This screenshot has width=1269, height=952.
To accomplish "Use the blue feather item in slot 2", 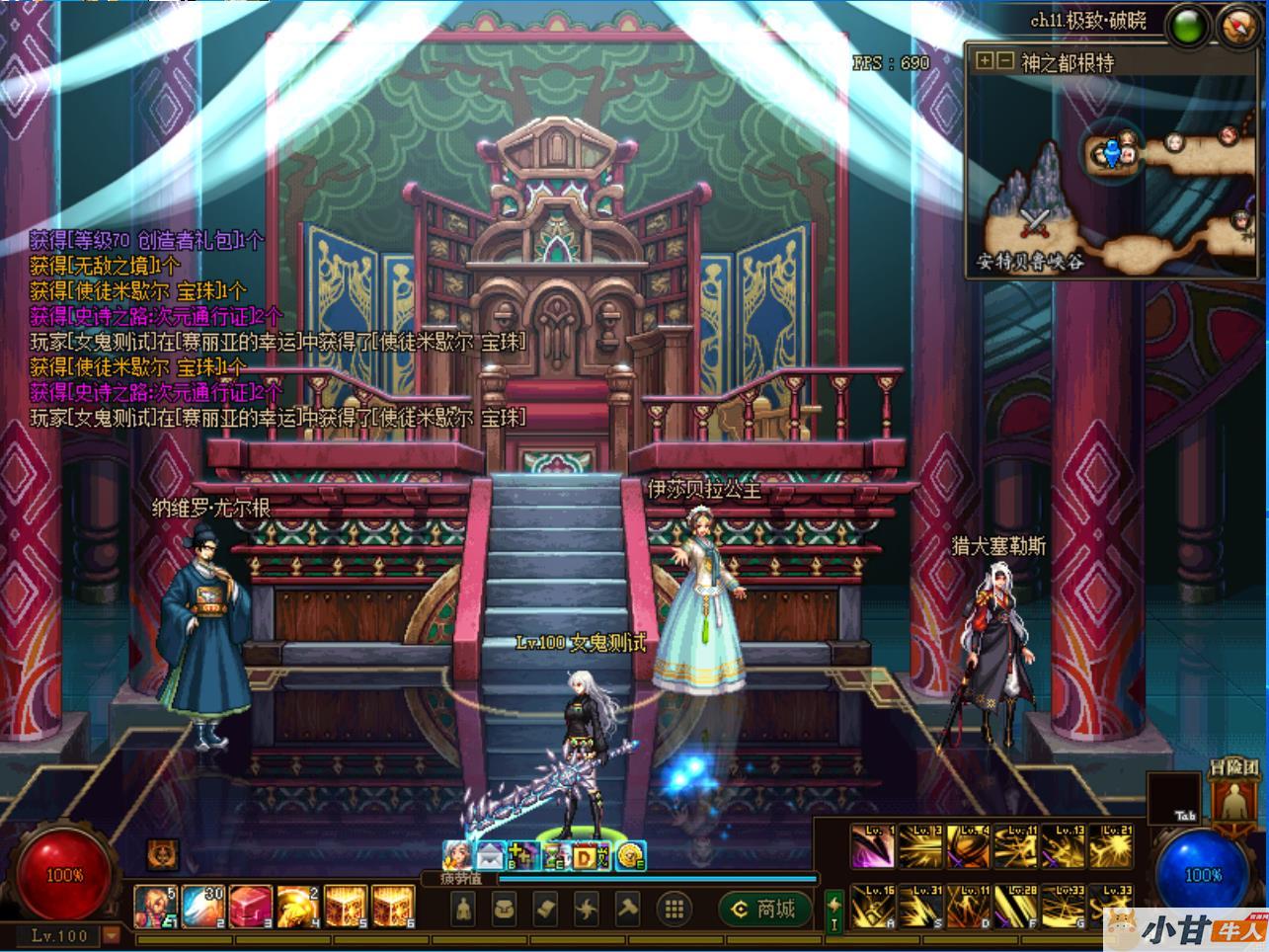I will point(202,906).
